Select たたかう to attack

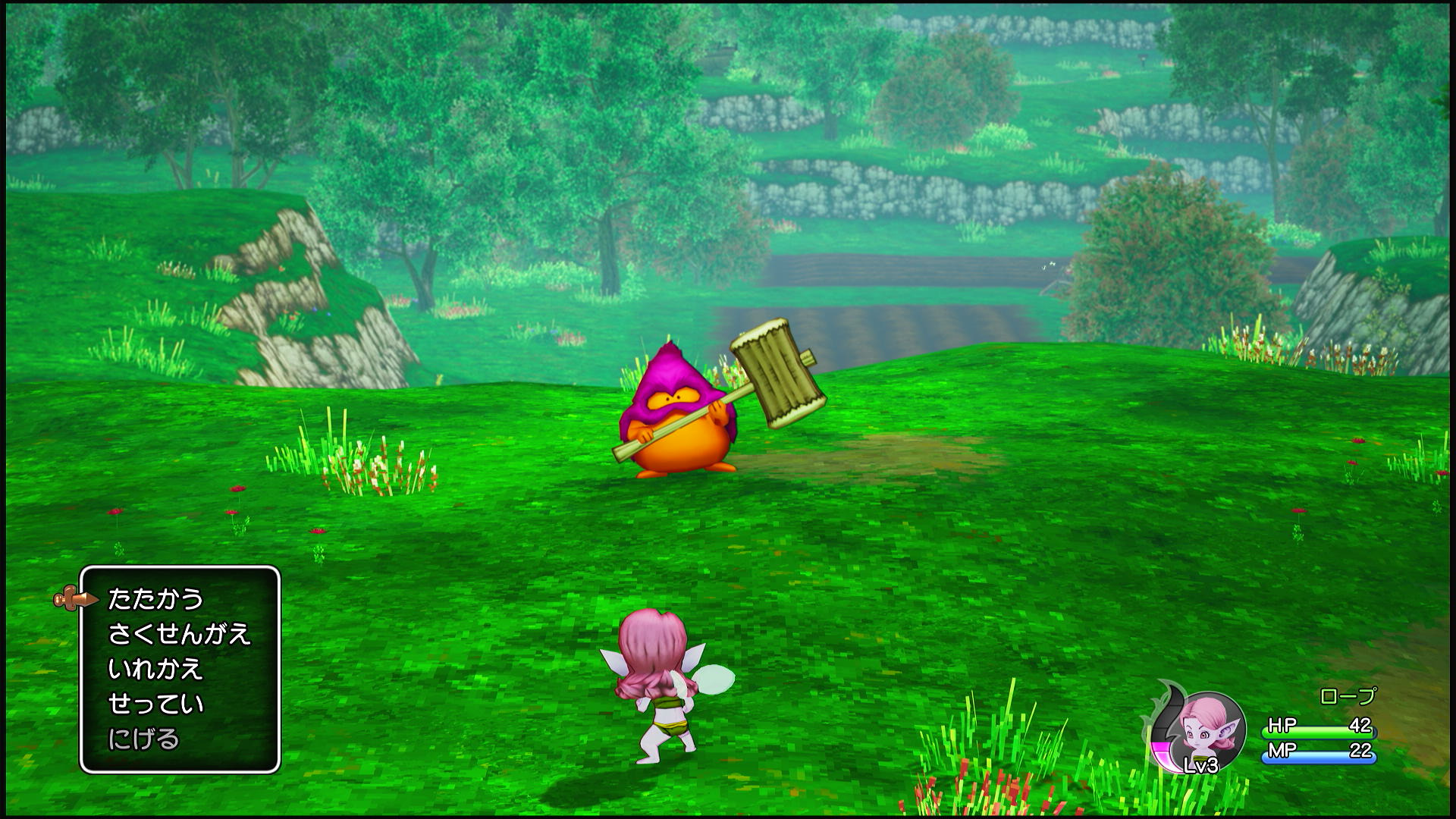155,599
